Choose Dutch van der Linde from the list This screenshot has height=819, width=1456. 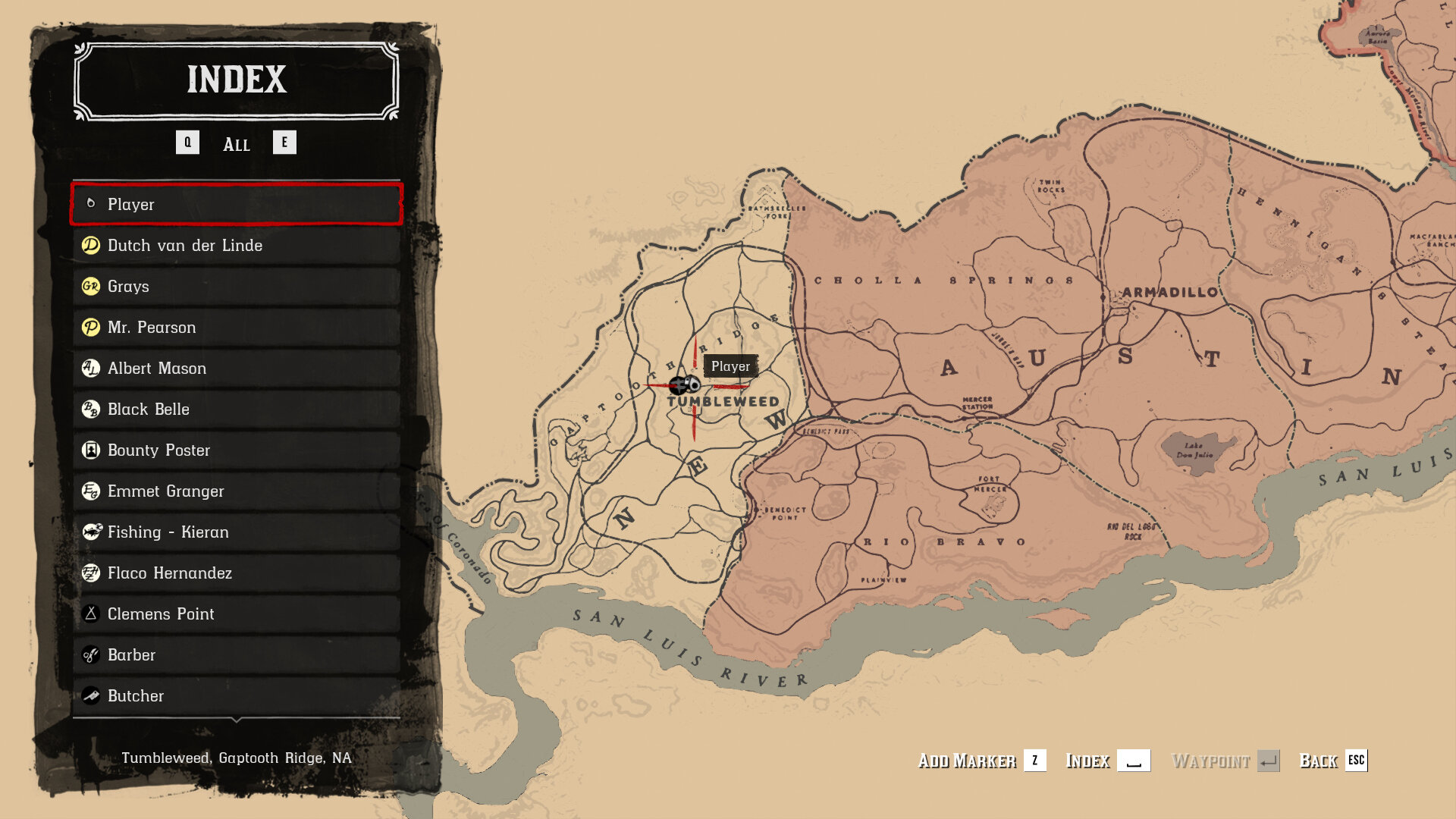(x=236, y=245)
